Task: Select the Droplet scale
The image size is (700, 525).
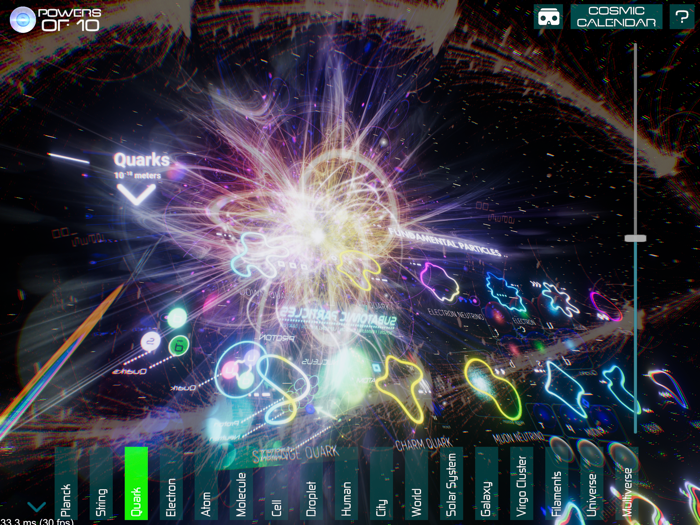Action: (311, 484)
